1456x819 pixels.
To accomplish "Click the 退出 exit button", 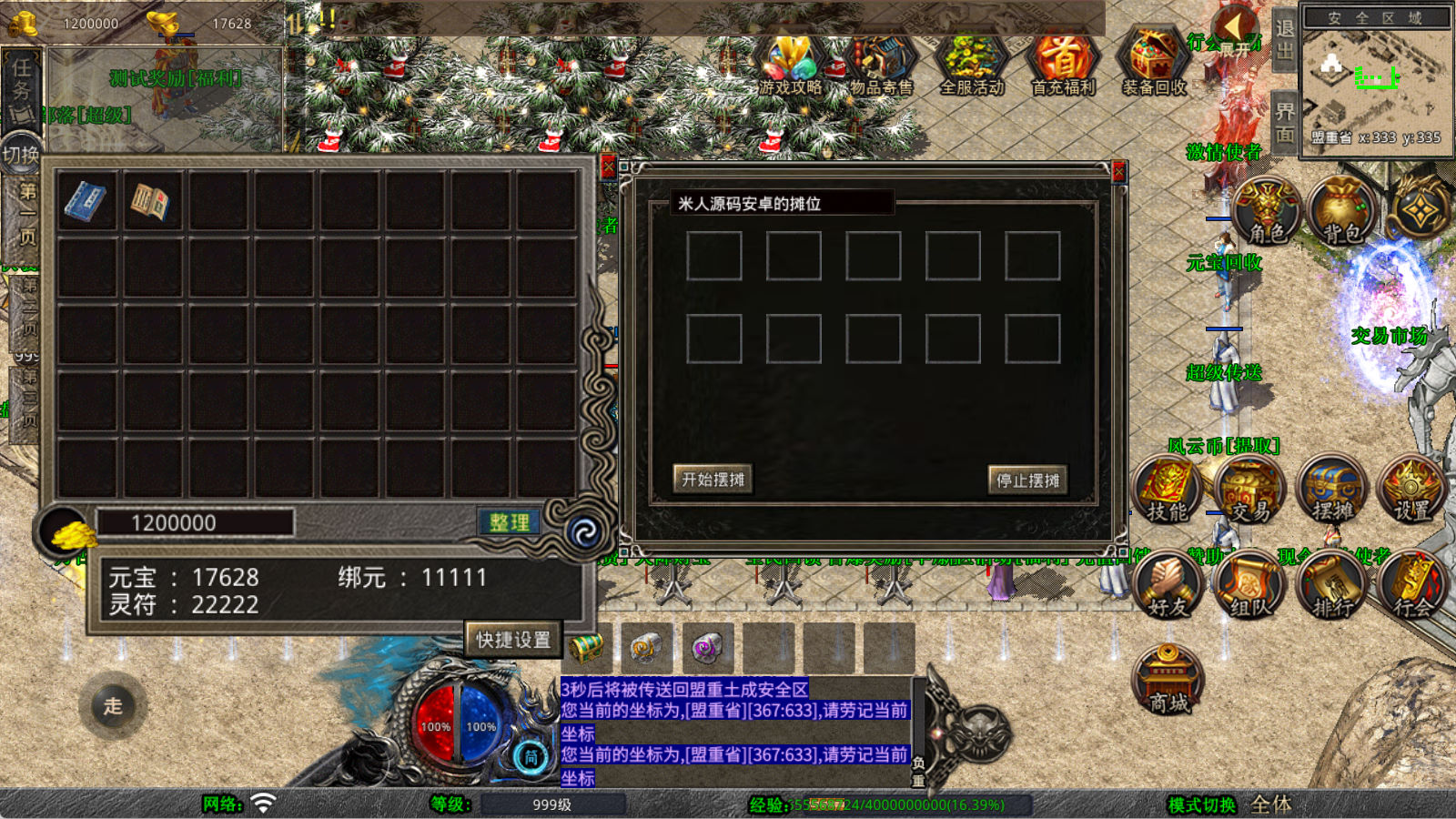I will point(1284,40).
